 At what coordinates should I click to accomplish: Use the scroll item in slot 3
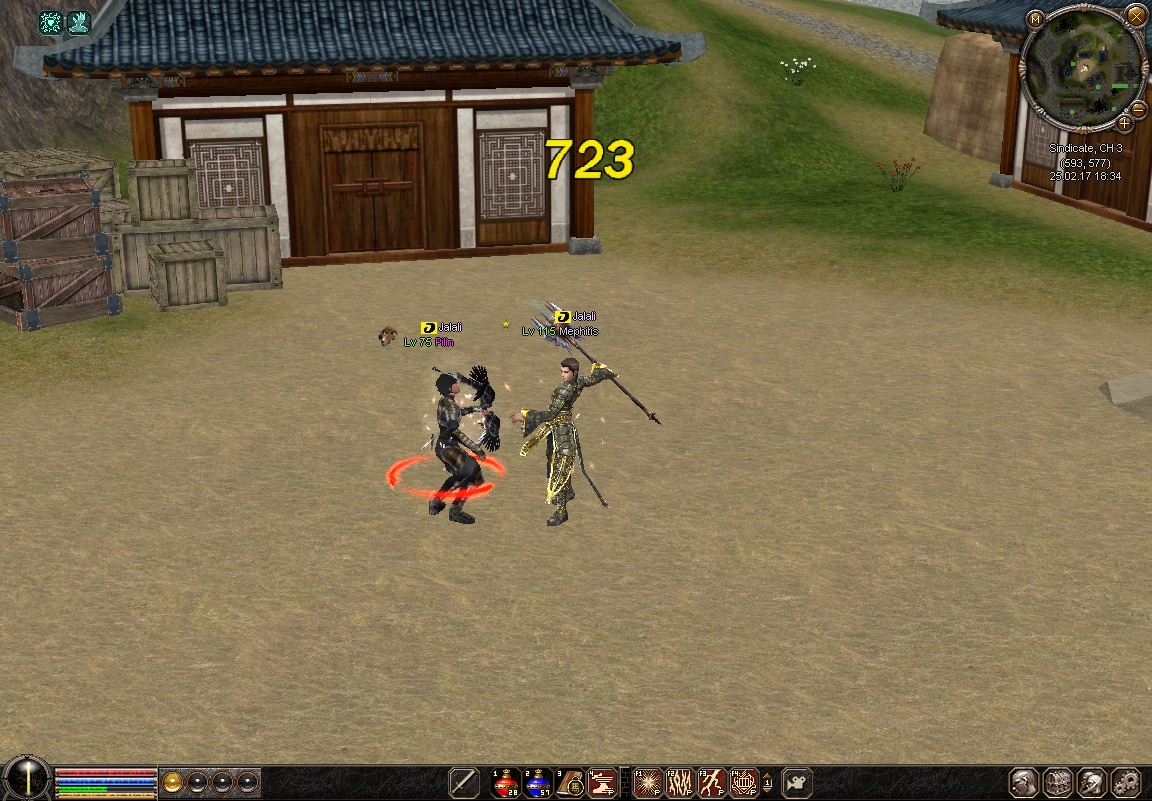[x=570, y=782]
